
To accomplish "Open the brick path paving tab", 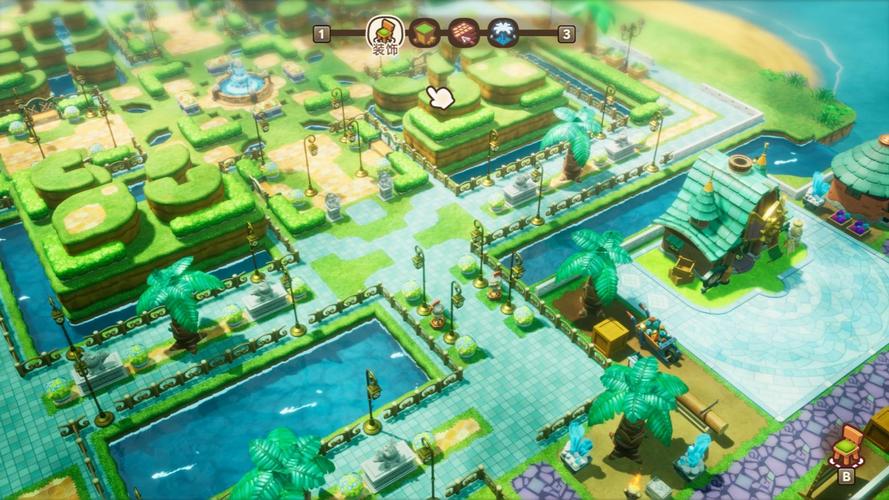I will pos(464,33).
